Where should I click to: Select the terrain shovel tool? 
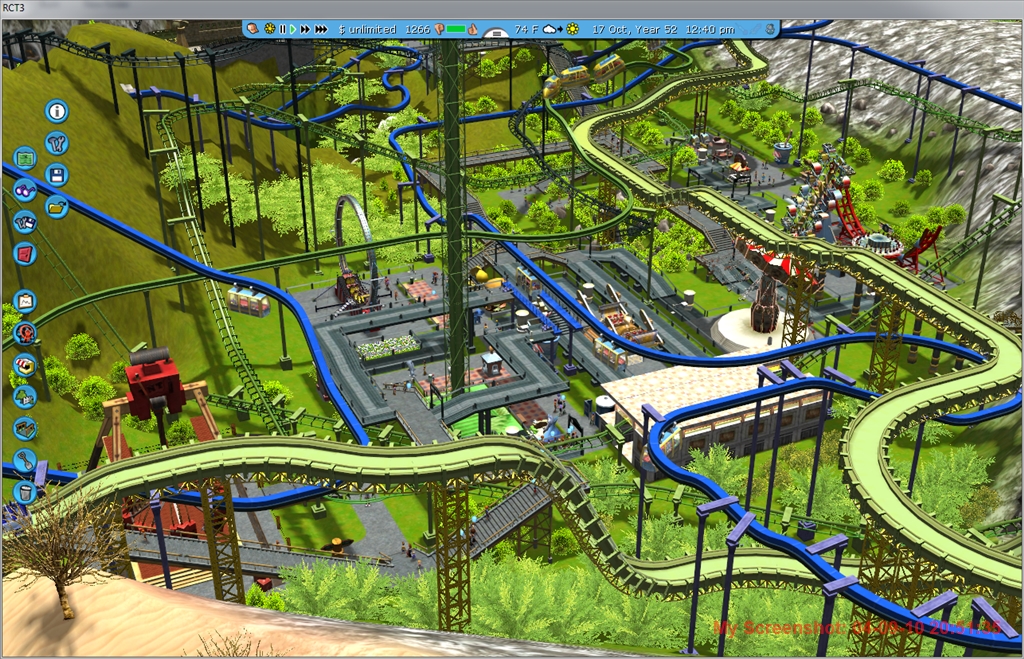pos(25,461)
